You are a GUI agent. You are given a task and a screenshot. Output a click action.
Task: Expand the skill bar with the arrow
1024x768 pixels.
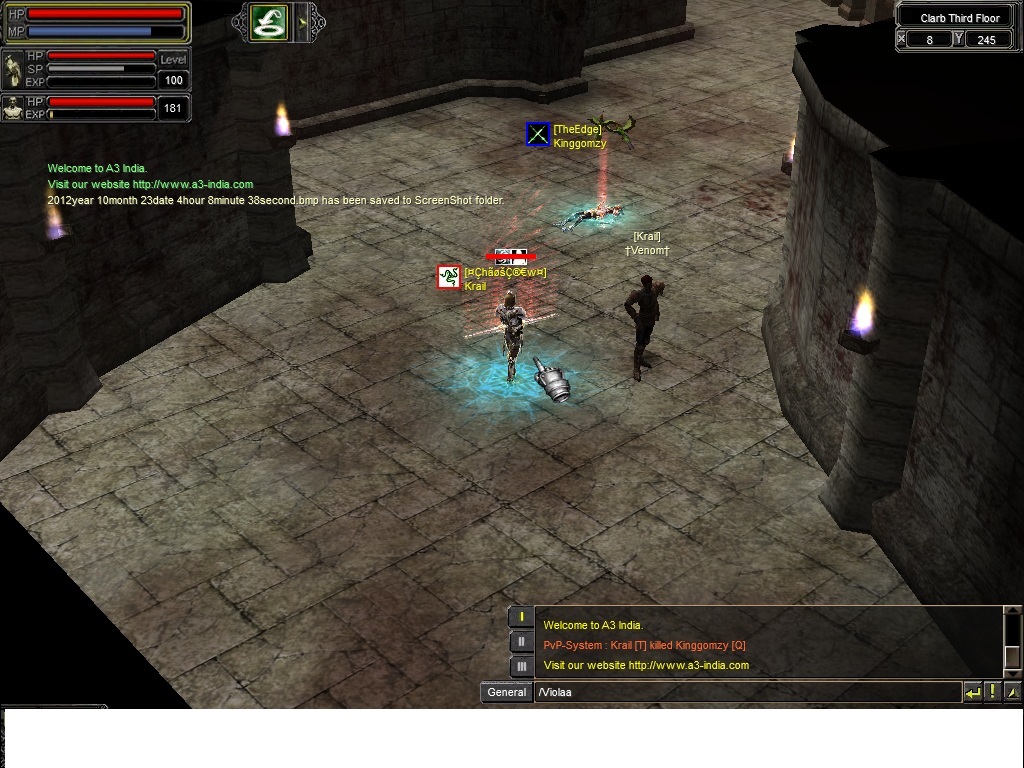(x=302, y=22)
